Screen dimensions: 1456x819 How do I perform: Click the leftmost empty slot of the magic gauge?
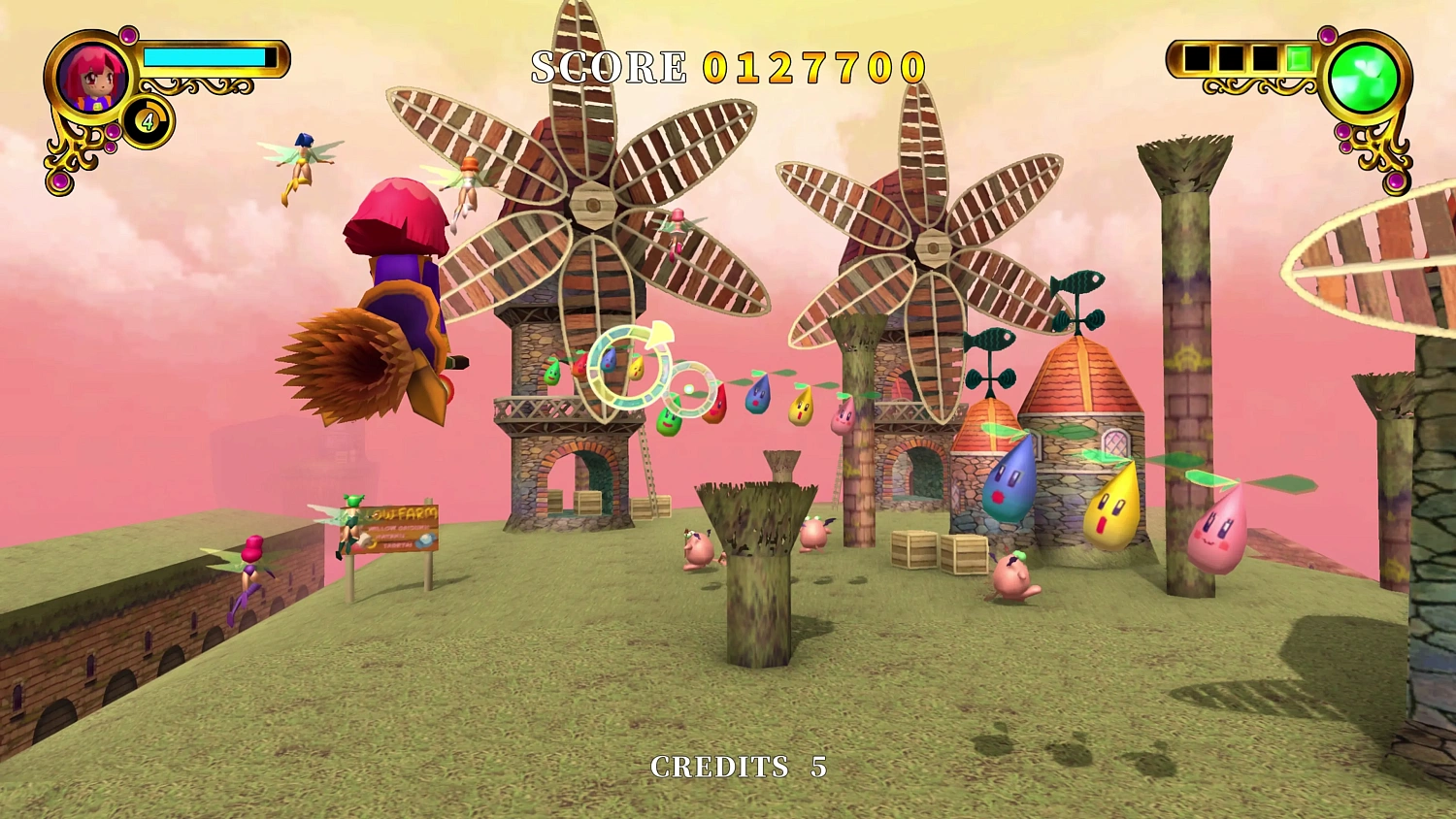1197,56
